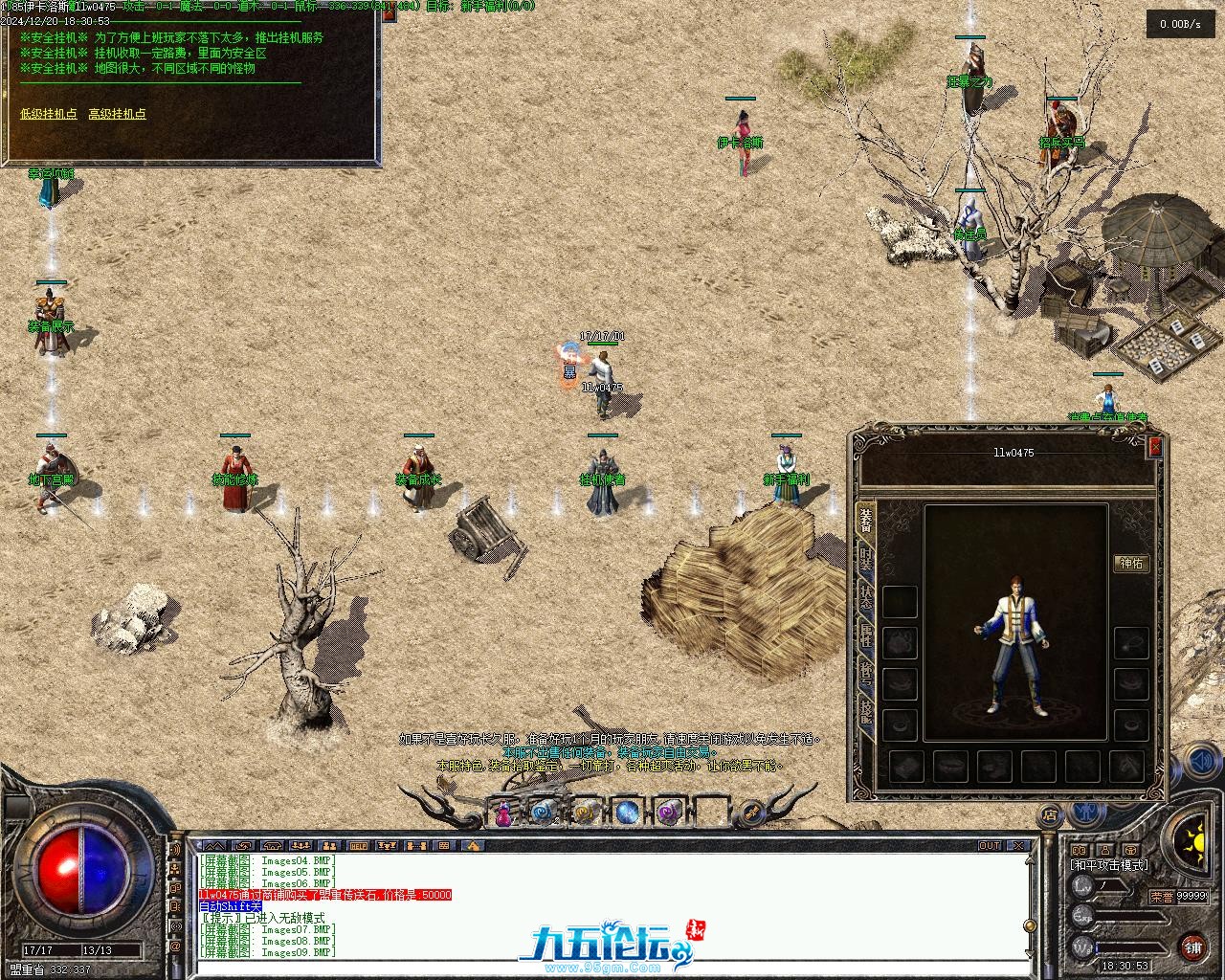
Task: Click the OUT button on chat bar
Action: click(989, 846)
